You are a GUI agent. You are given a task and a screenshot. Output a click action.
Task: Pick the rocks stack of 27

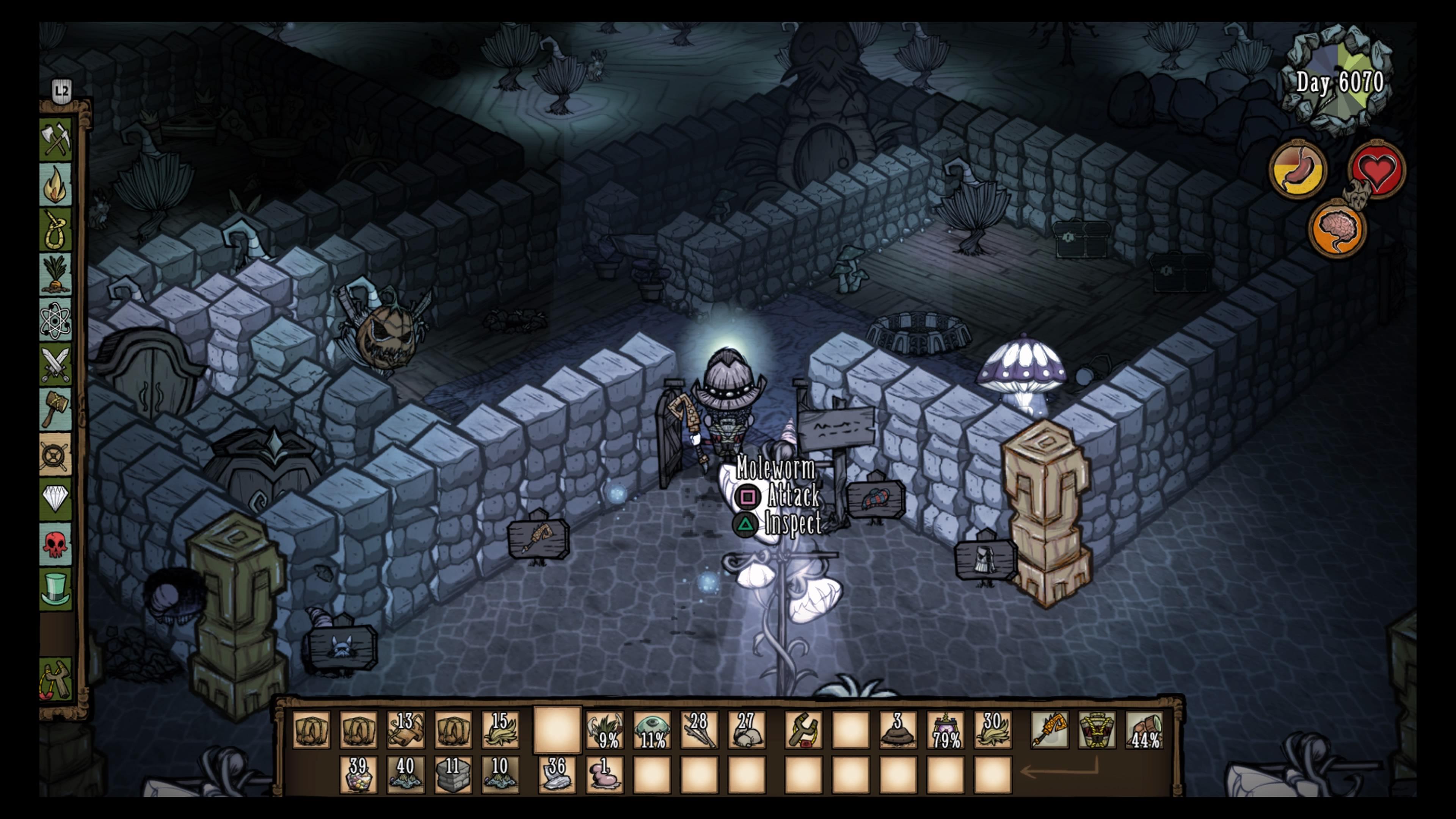pos(746,730)
